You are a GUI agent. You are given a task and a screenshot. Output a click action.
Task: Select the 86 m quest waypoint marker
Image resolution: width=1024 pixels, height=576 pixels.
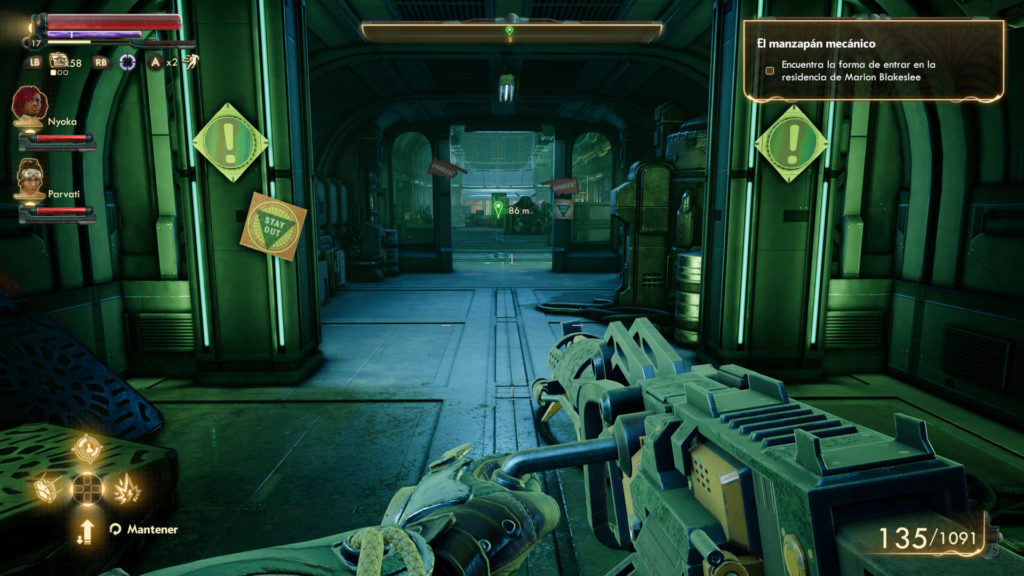[x=499, y=209]
